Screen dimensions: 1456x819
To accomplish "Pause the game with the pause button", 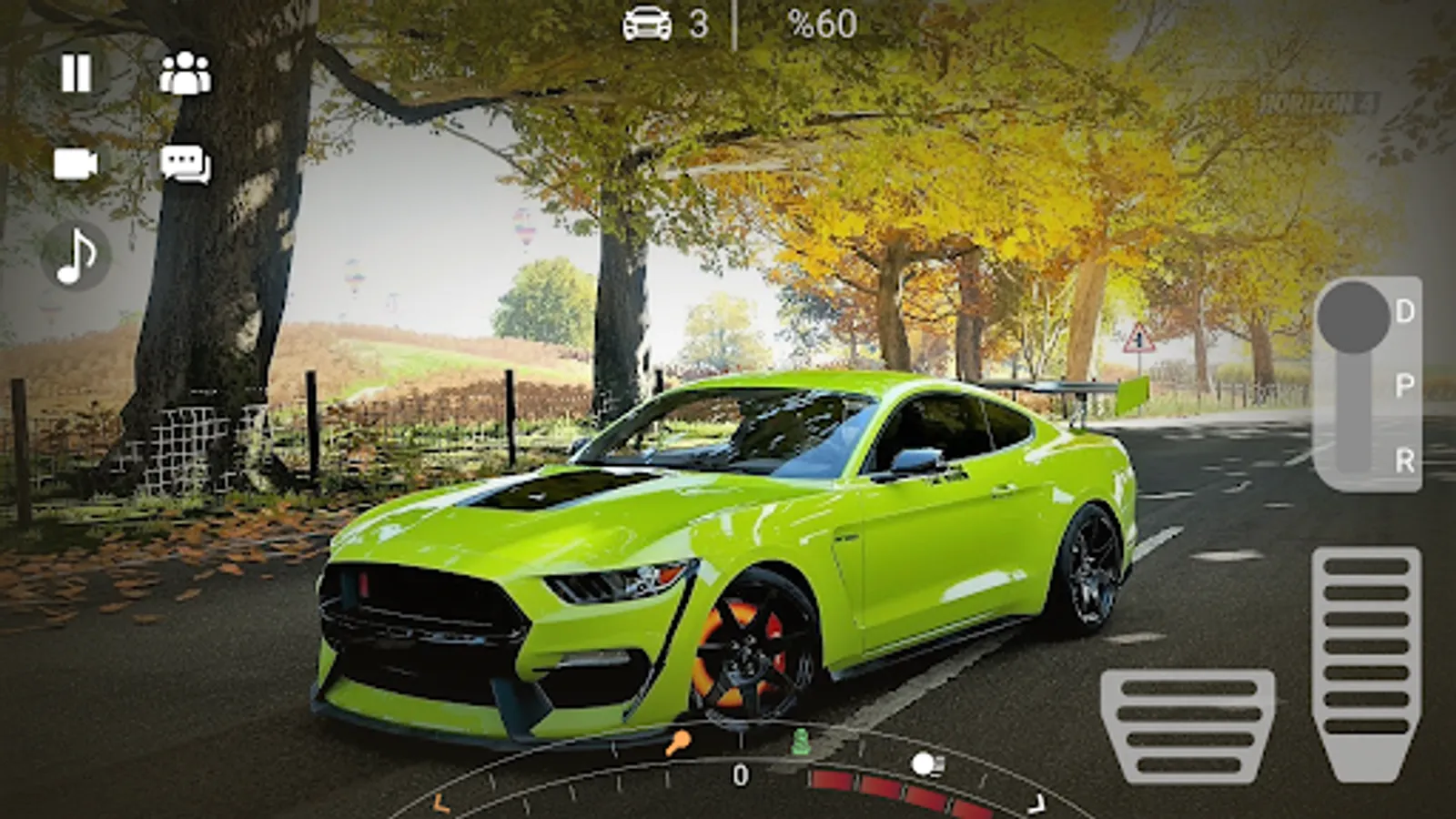I will tap(76, 73).
